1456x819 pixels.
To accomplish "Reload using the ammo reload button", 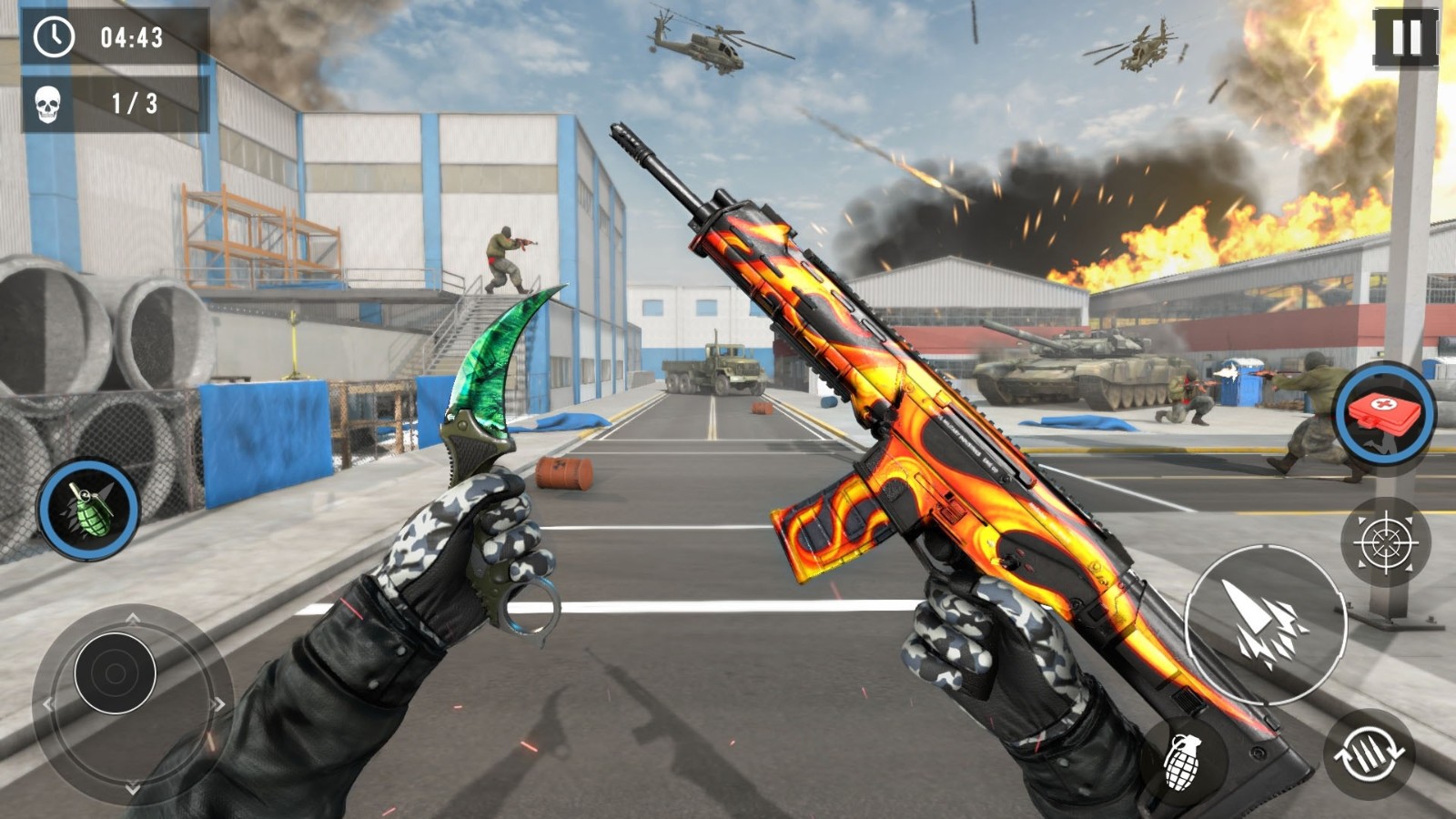I will pyautogui.click(x=1369, y=754).
